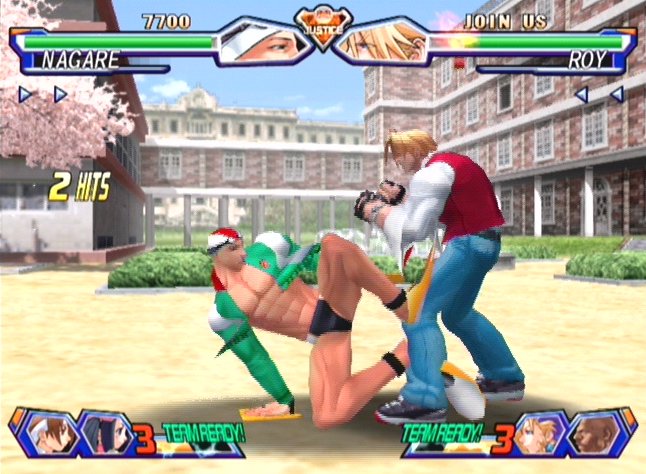Click the Justice emblem between the portraits
This screenshot has width=646, height=474.
321,24
